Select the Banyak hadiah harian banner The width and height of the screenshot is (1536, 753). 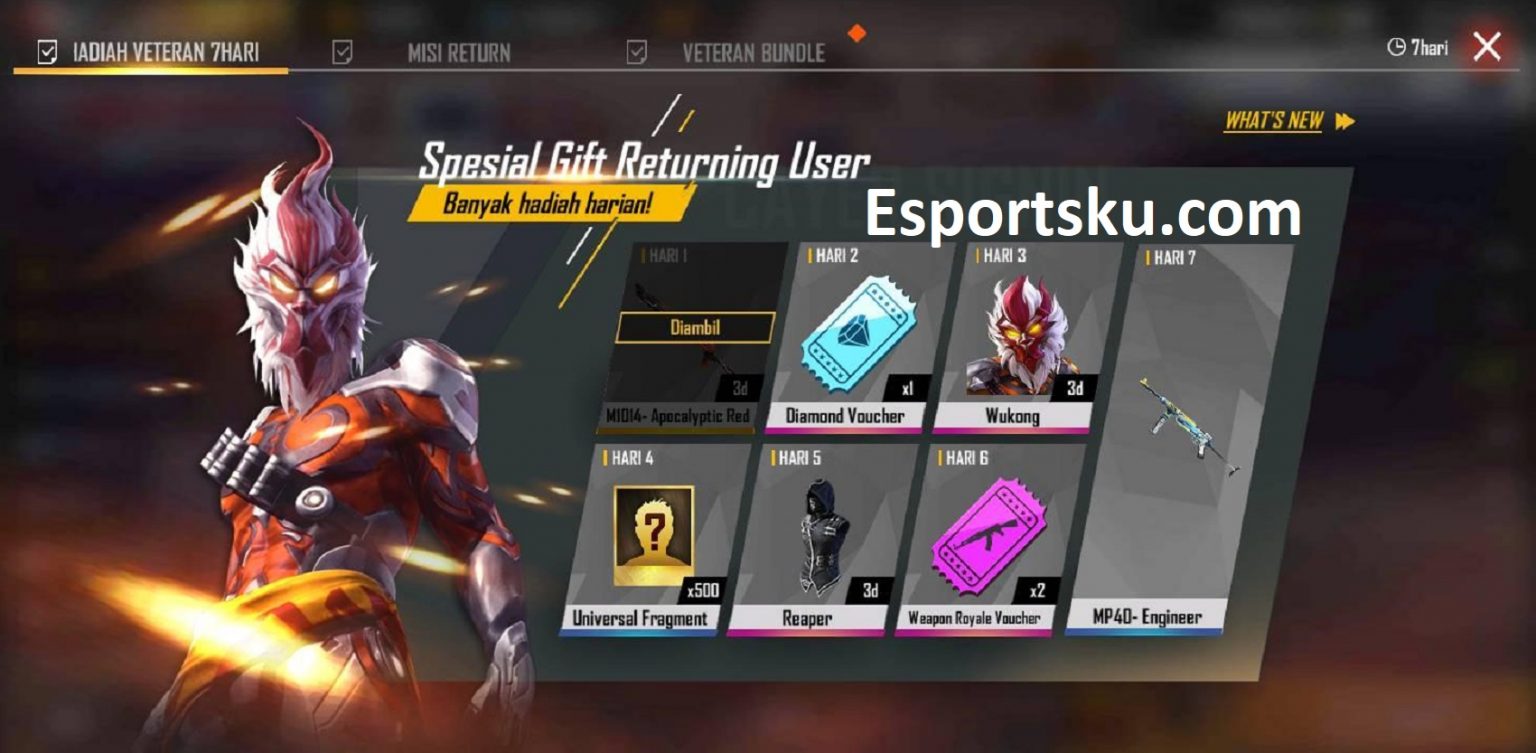pos(553,203)
